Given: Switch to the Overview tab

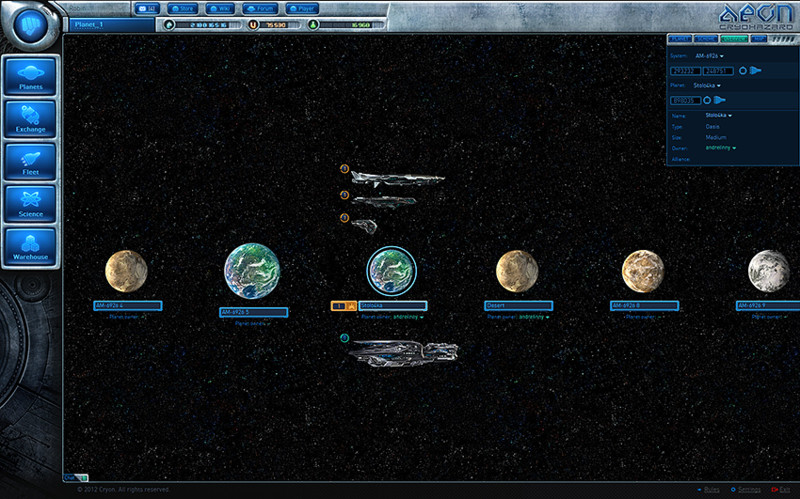Looking at the screenshot, I should coord(733,38).
